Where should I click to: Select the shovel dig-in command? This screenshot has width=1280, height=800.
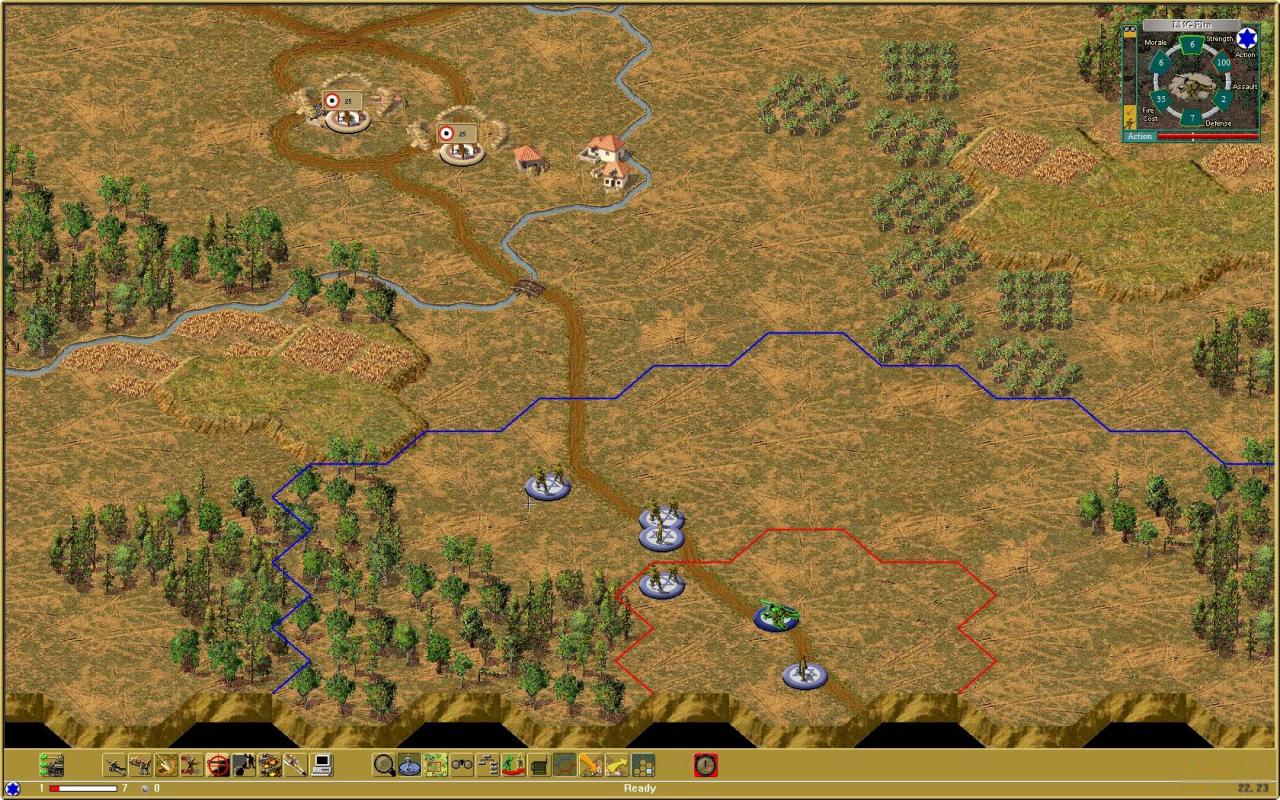296,765
